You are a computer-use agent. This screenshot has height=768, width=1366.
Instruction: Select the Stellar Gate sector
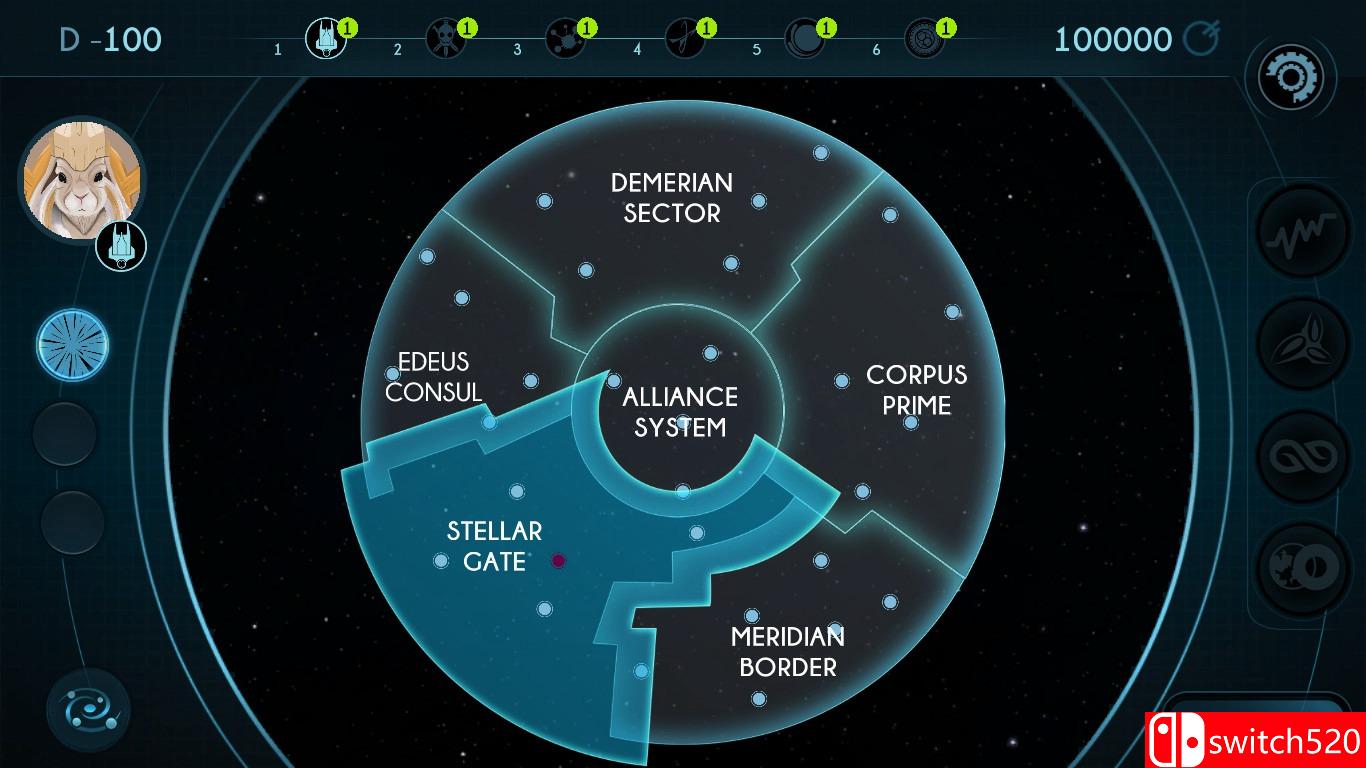tap(494, 546)
